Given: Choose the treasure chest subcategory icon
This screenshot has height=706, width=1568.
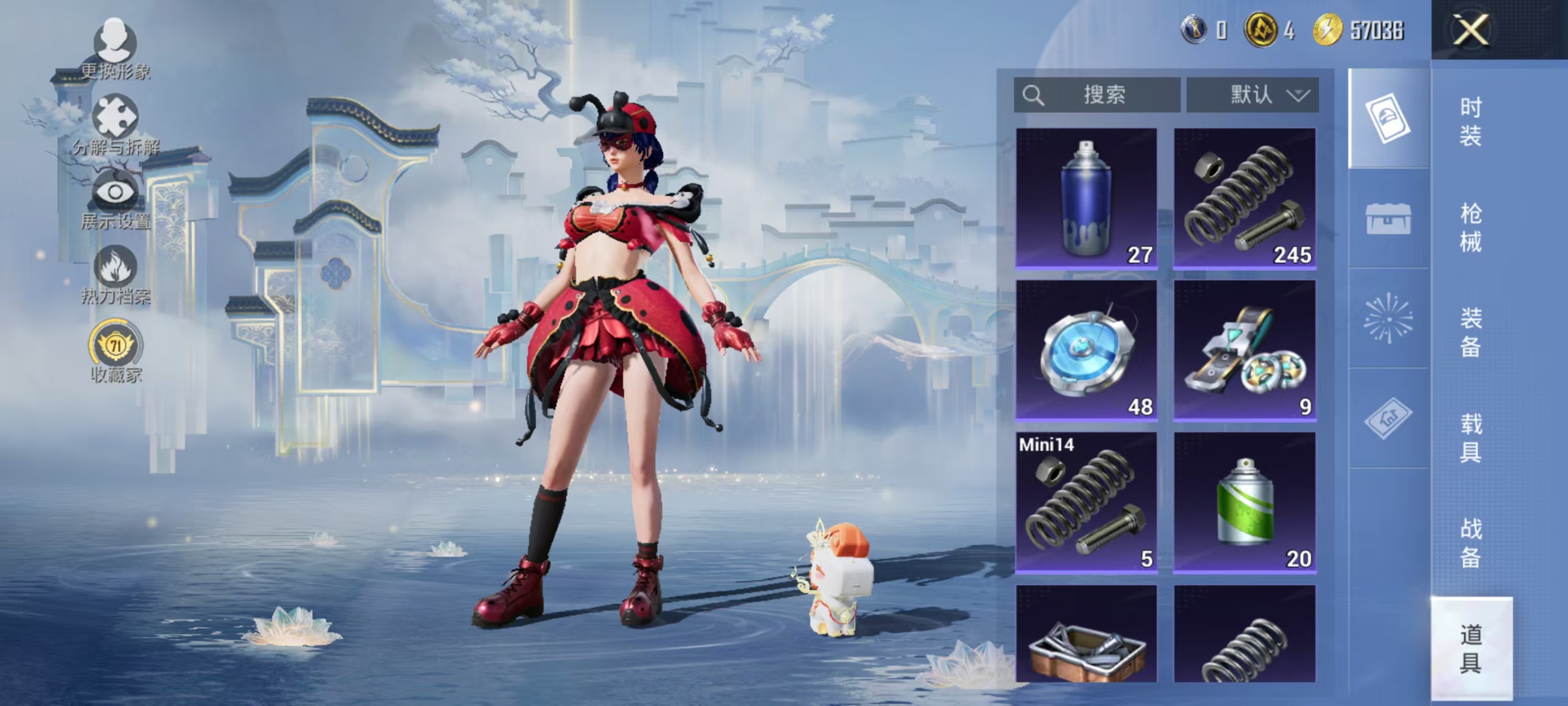Looking at the screenshot, I should click(1388, 218).
